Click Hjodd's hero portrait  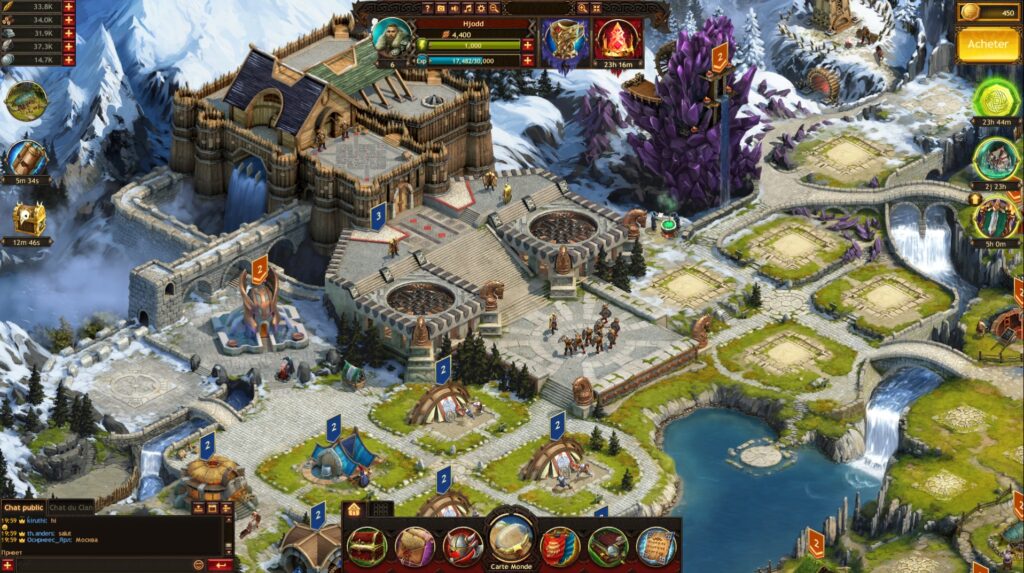coord(391,36)
